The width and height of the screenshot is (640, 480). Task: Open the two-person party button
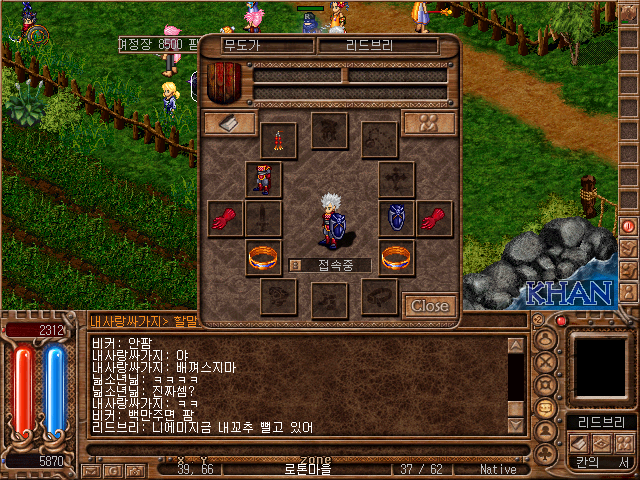point(429,122)
